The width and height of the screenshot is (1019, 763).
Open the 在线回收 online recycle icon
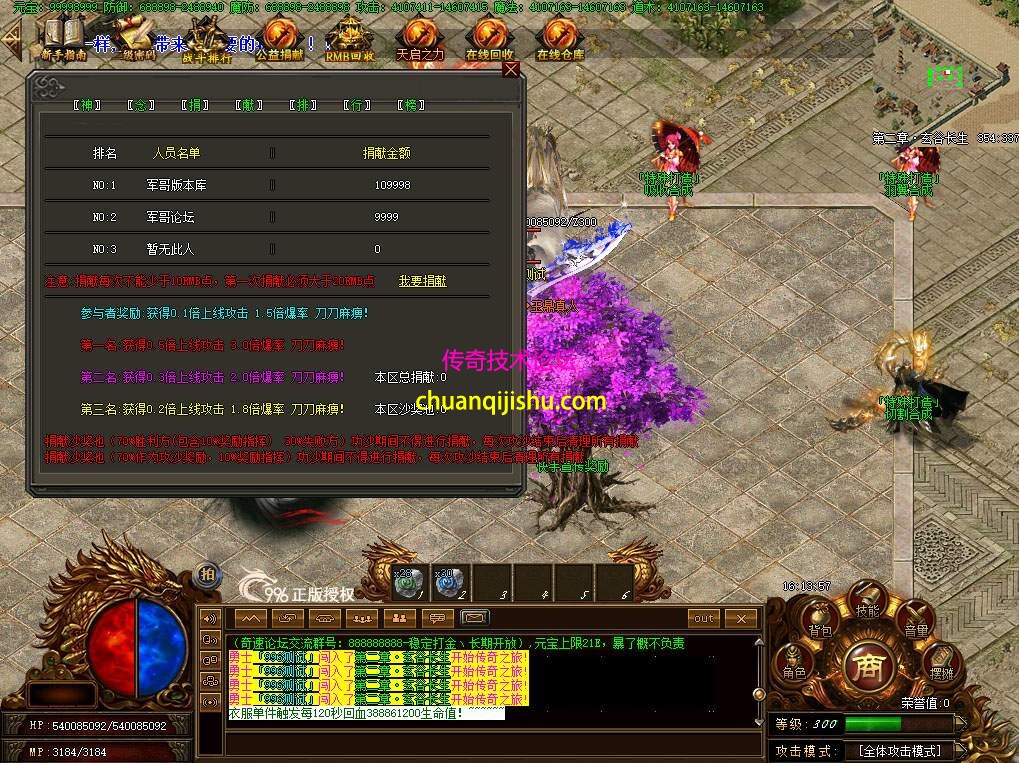[x=489, y=40]
